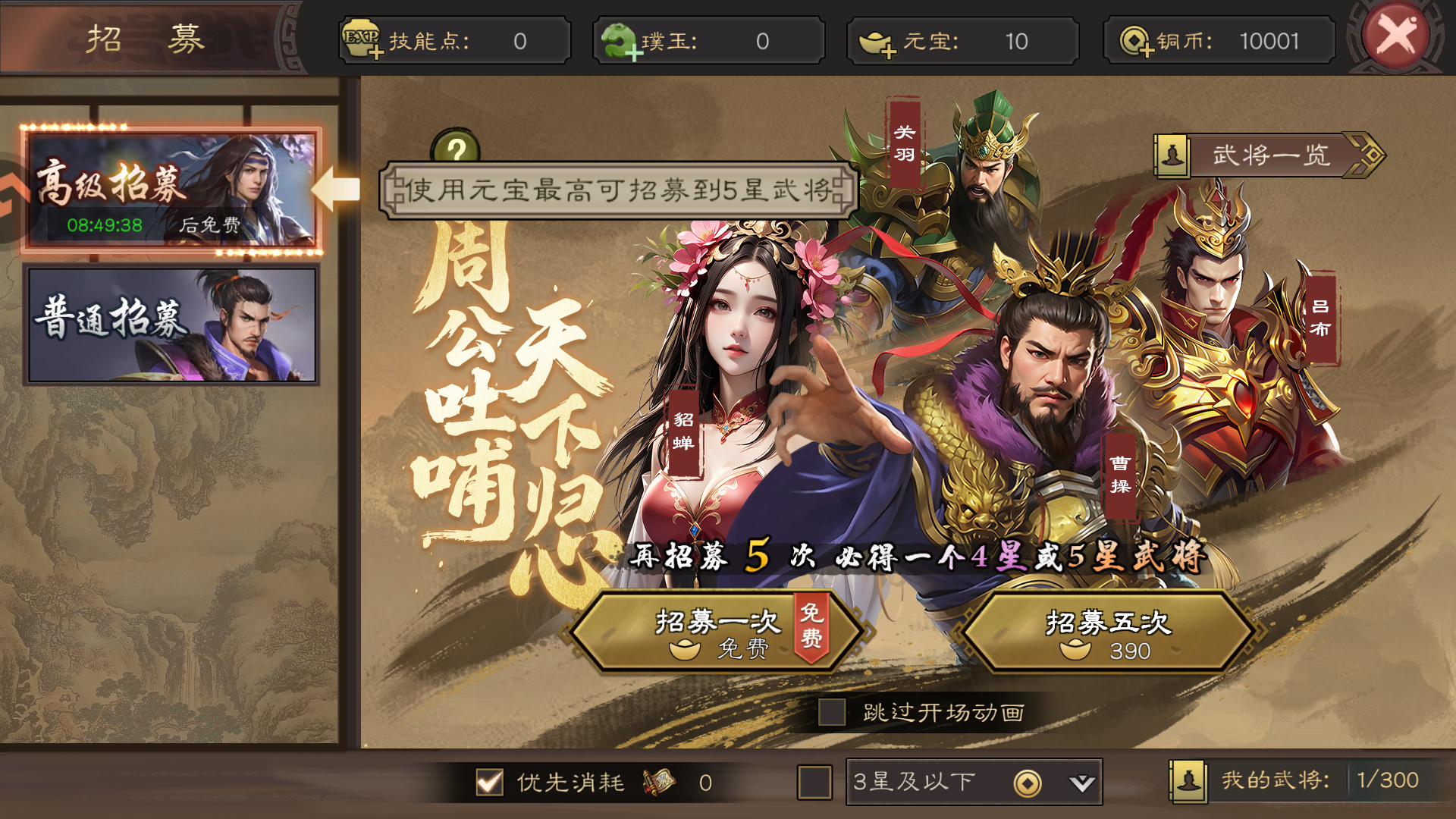Screen dimensions: 1456x819
Task: Click the EXP skill points plus icon
Action: tap(375, 53)
